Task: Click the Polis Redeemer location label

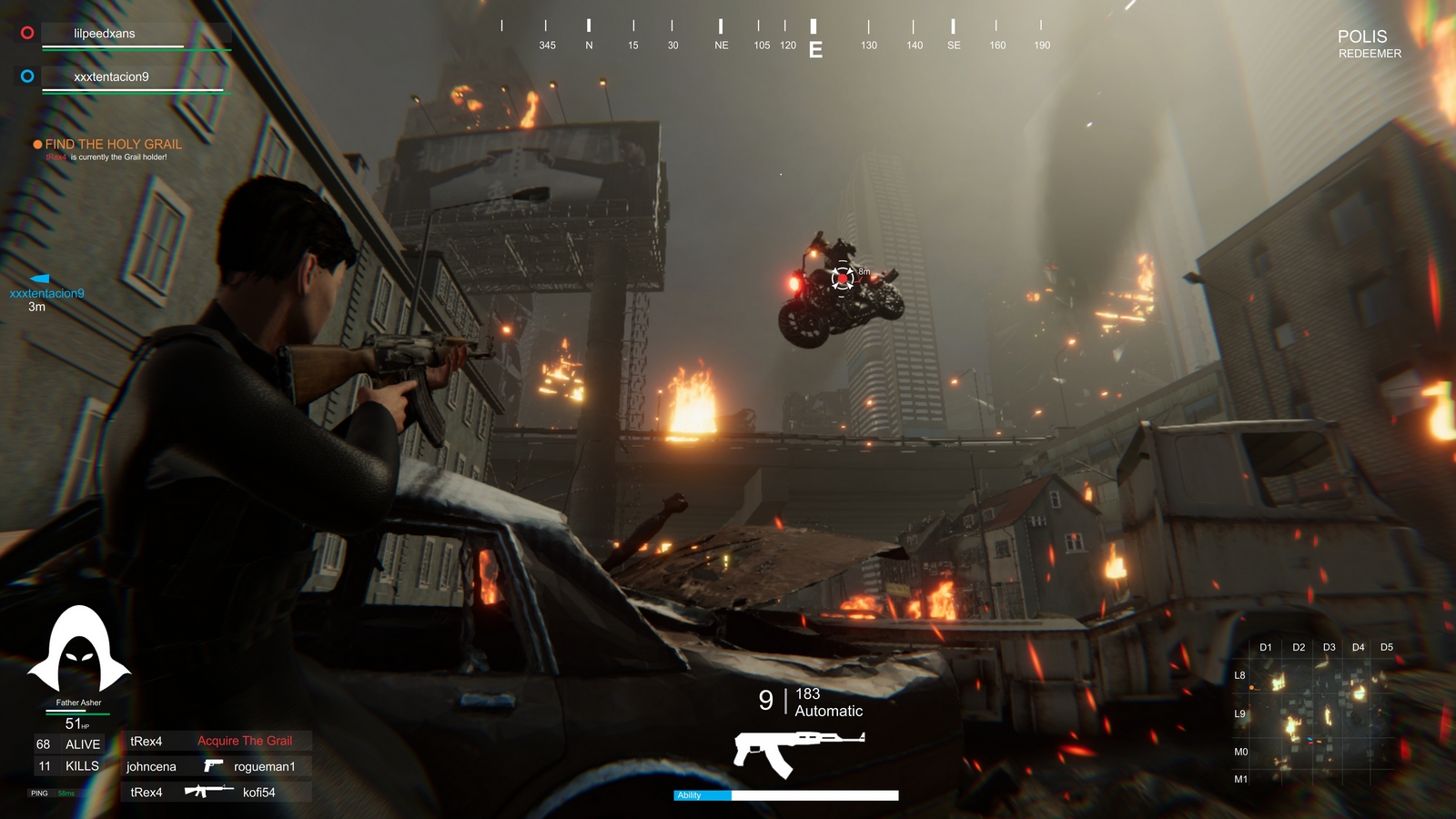Action: (x=1368, y=43)
